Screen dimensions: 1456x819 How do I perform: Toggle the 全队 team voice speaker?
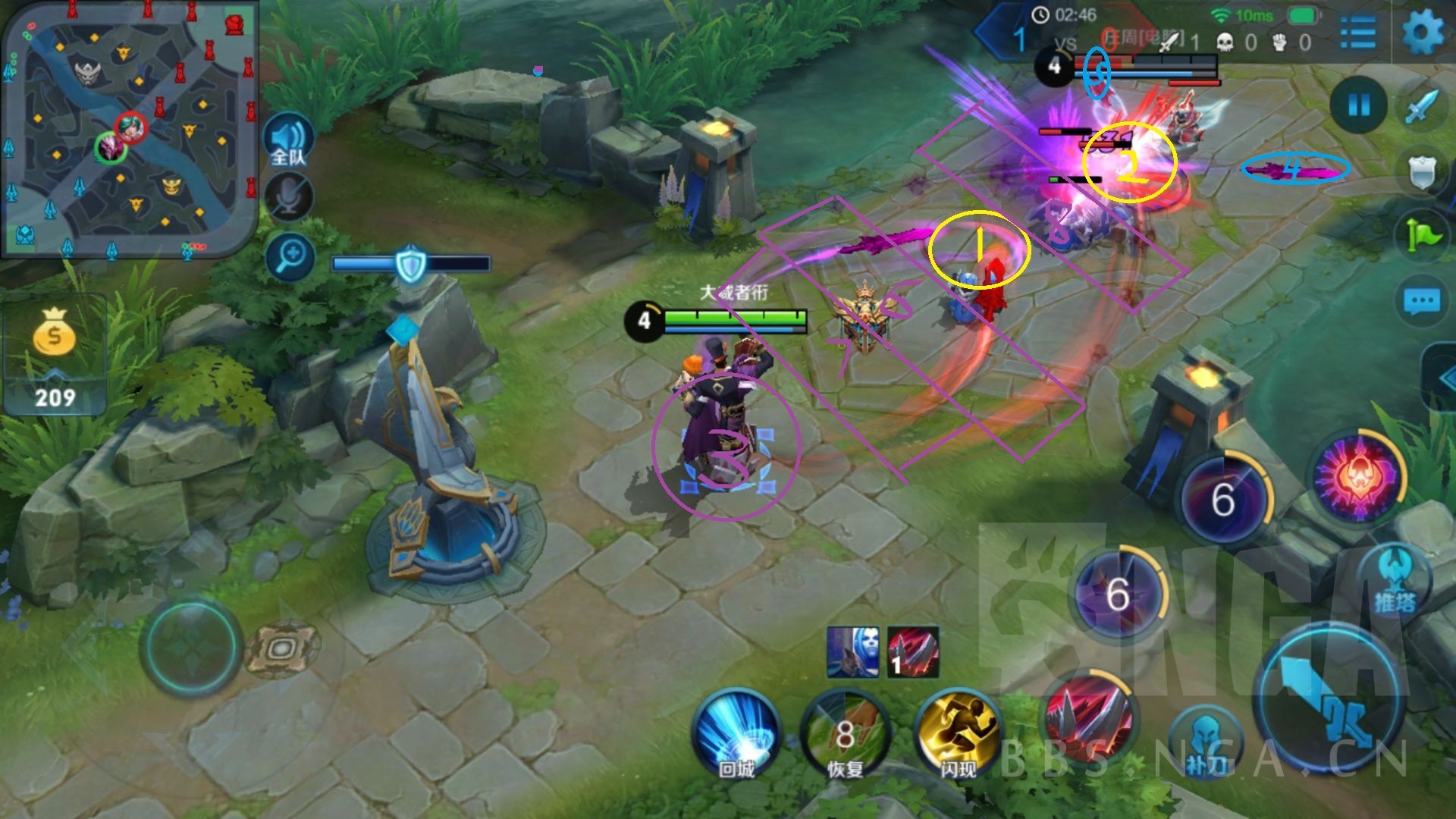coord(288,142)
